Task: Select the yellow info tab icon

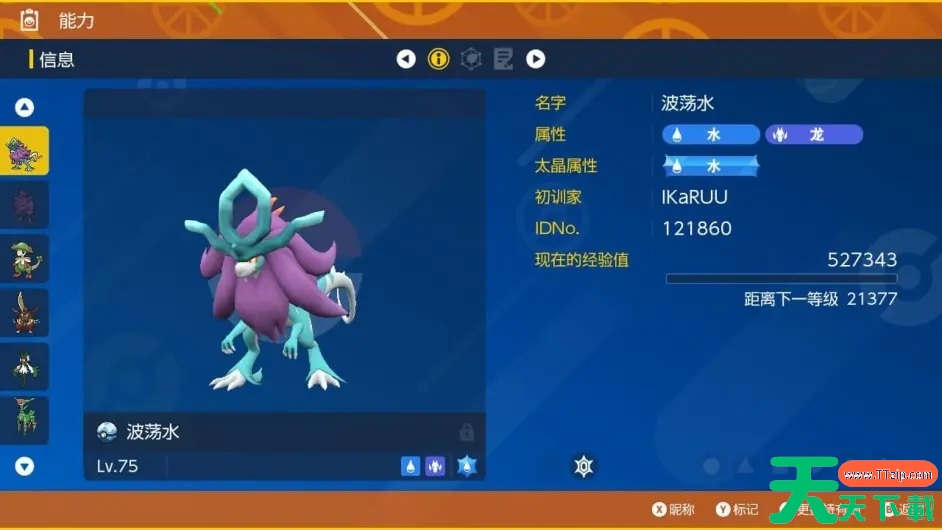Action: 438,59
